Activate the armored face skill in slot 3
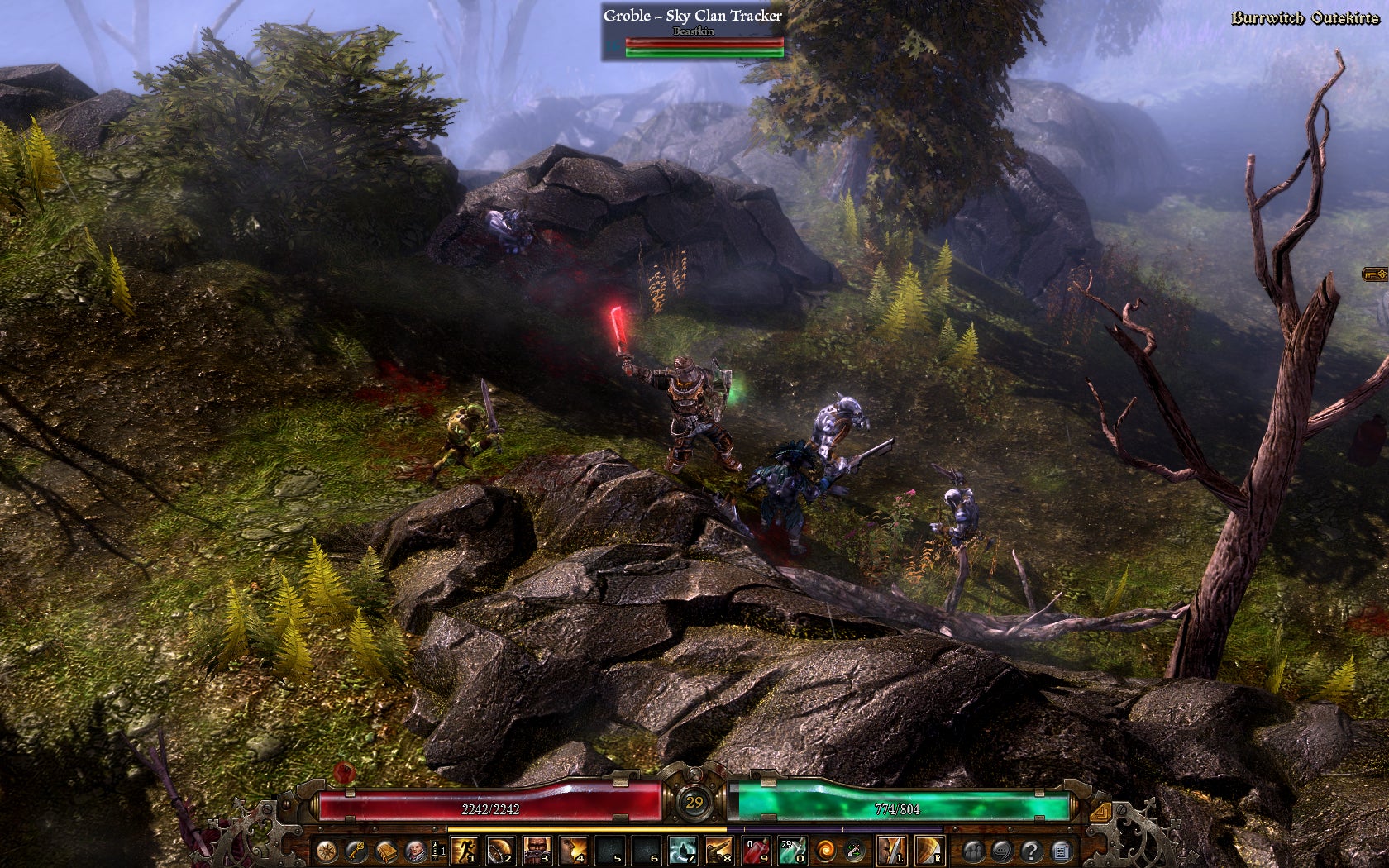This screenshot has width=1389, height=868. click(537, 851)
